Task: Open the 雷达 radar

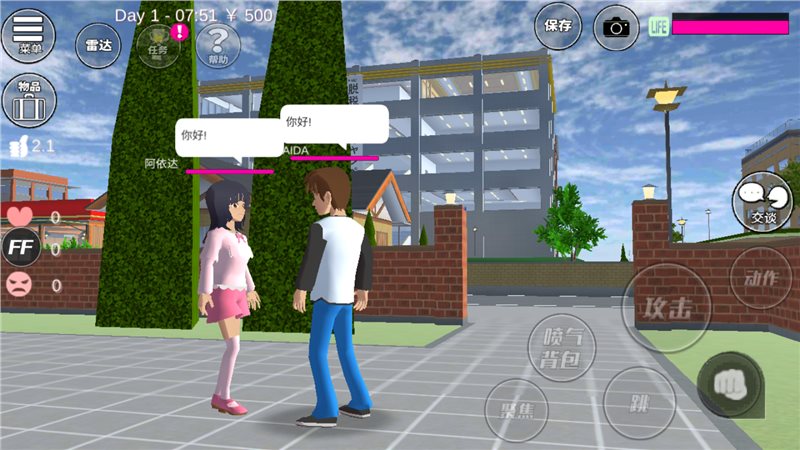Action: tap(96, 45)
